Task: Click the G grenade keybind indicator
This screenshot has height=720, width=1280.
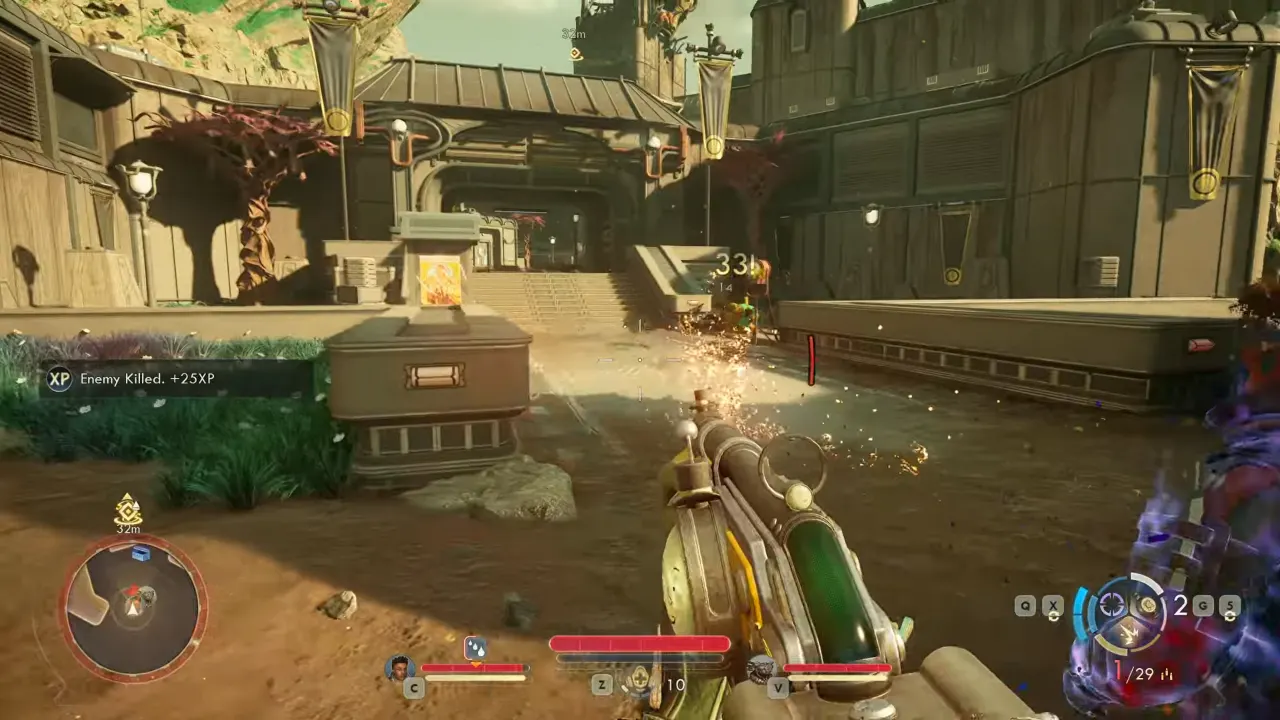Action: pos(1203,604)
